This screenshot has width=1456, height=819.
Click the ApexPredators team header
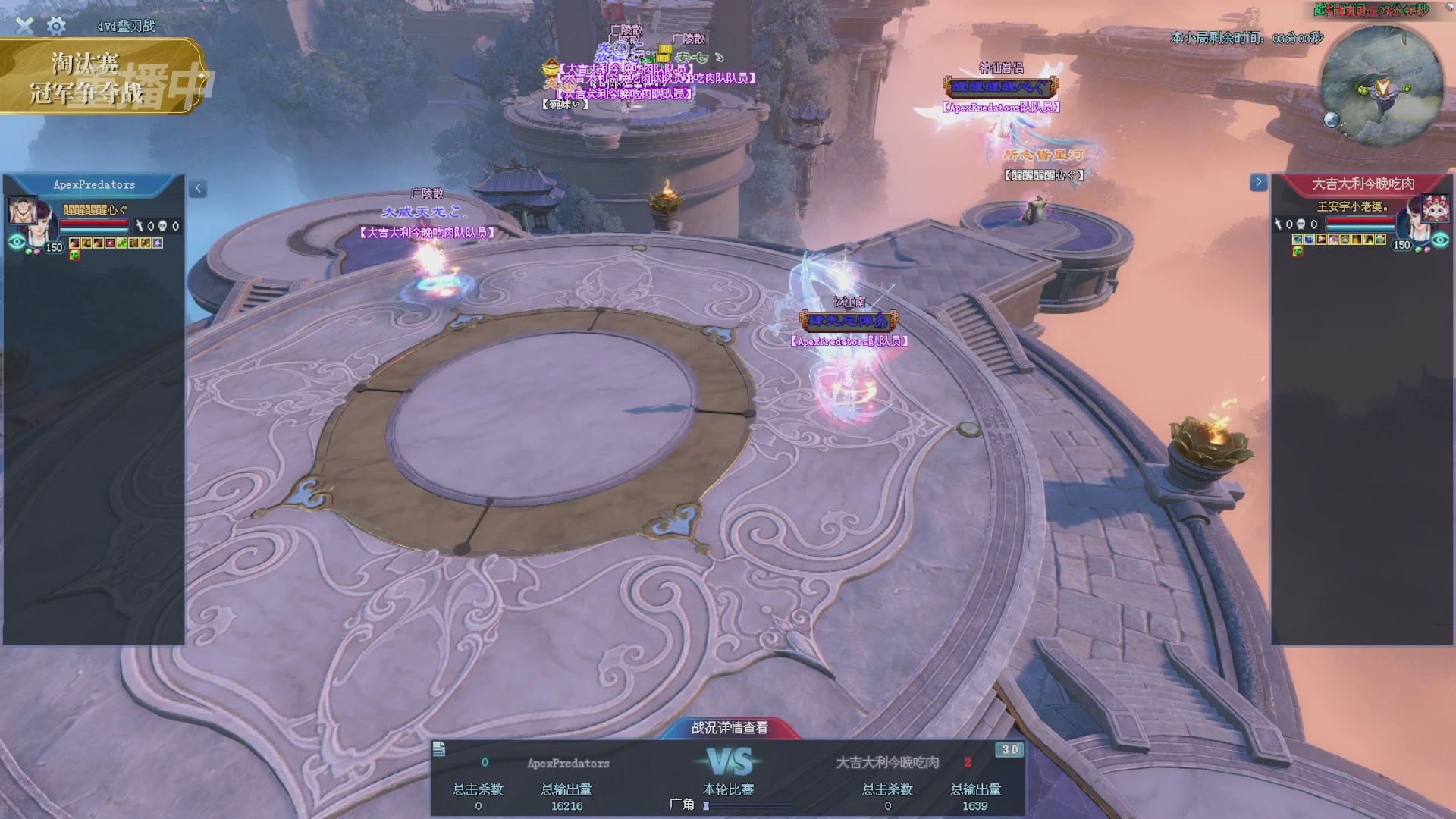[94, 185]
